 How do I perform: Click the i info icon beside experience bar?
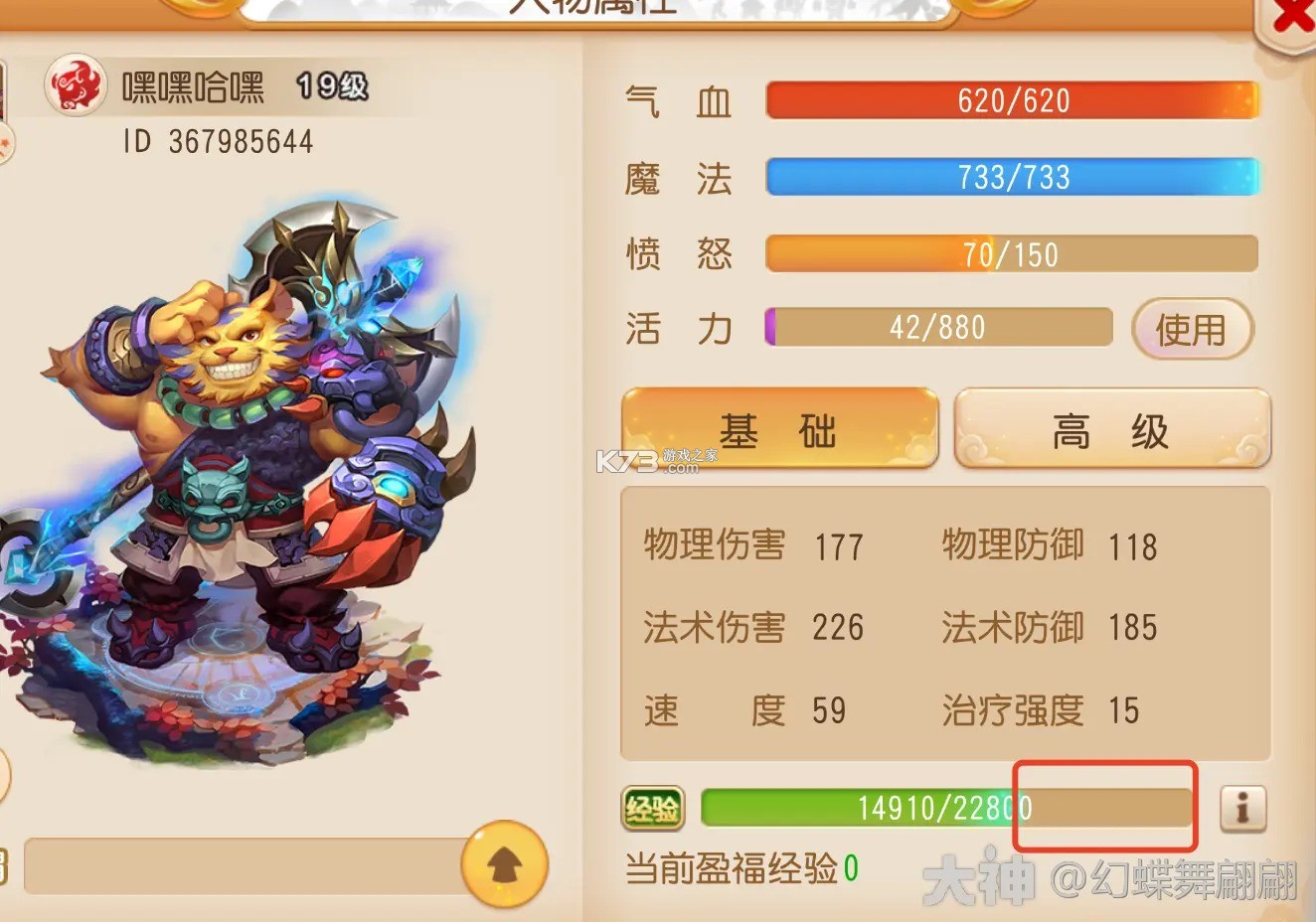[1243, 810]
